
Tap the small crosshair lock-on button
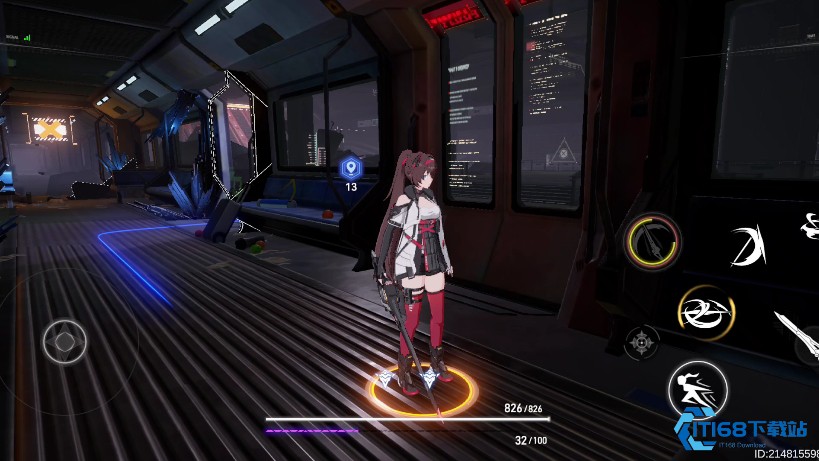tap(641, 342)
